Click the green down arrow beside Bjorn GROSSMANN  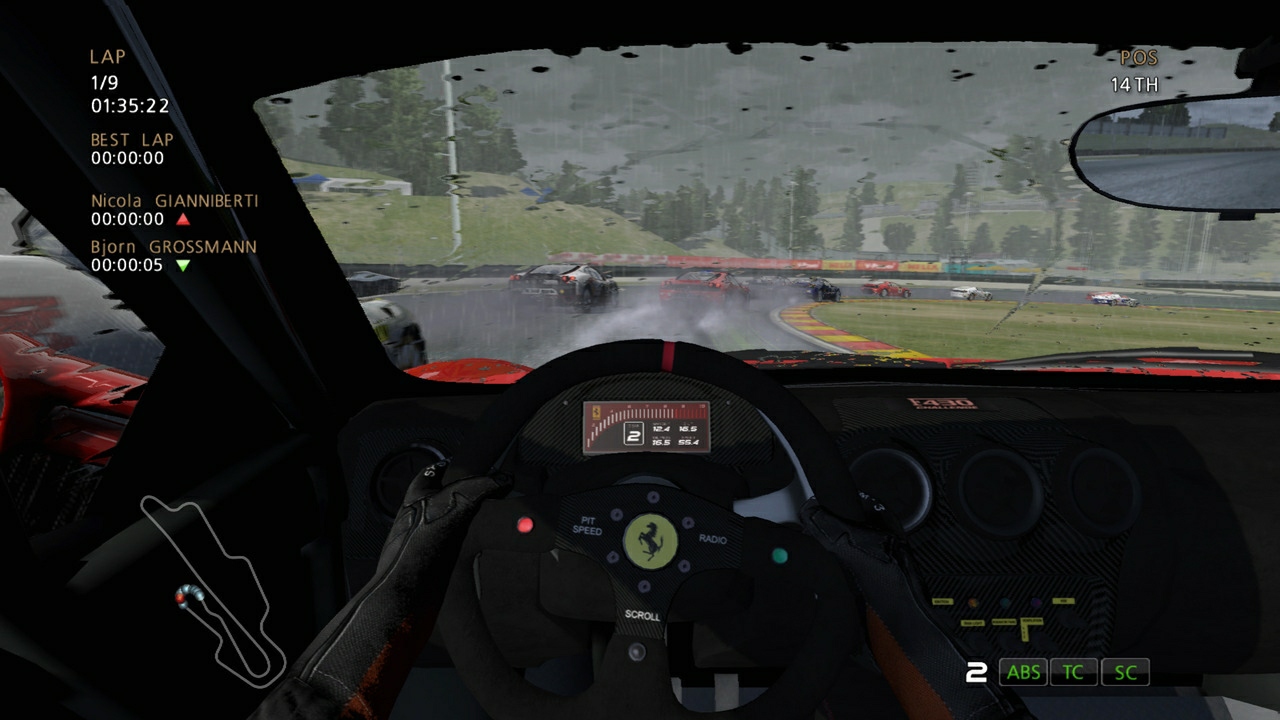[x=182, y=265]
